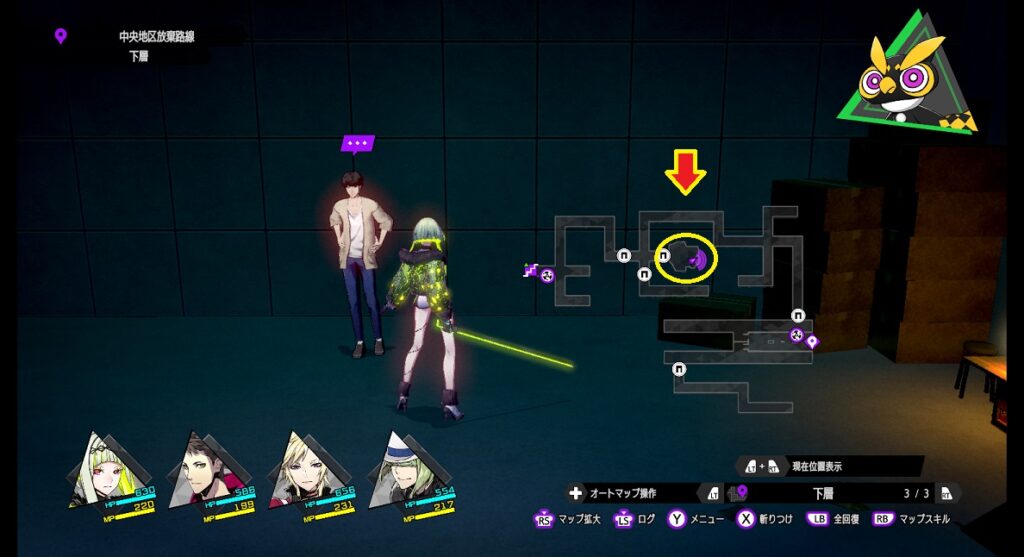Click the swirl marker next to the location pin
The image size is (1024, 557).
(x=796, y=334)
